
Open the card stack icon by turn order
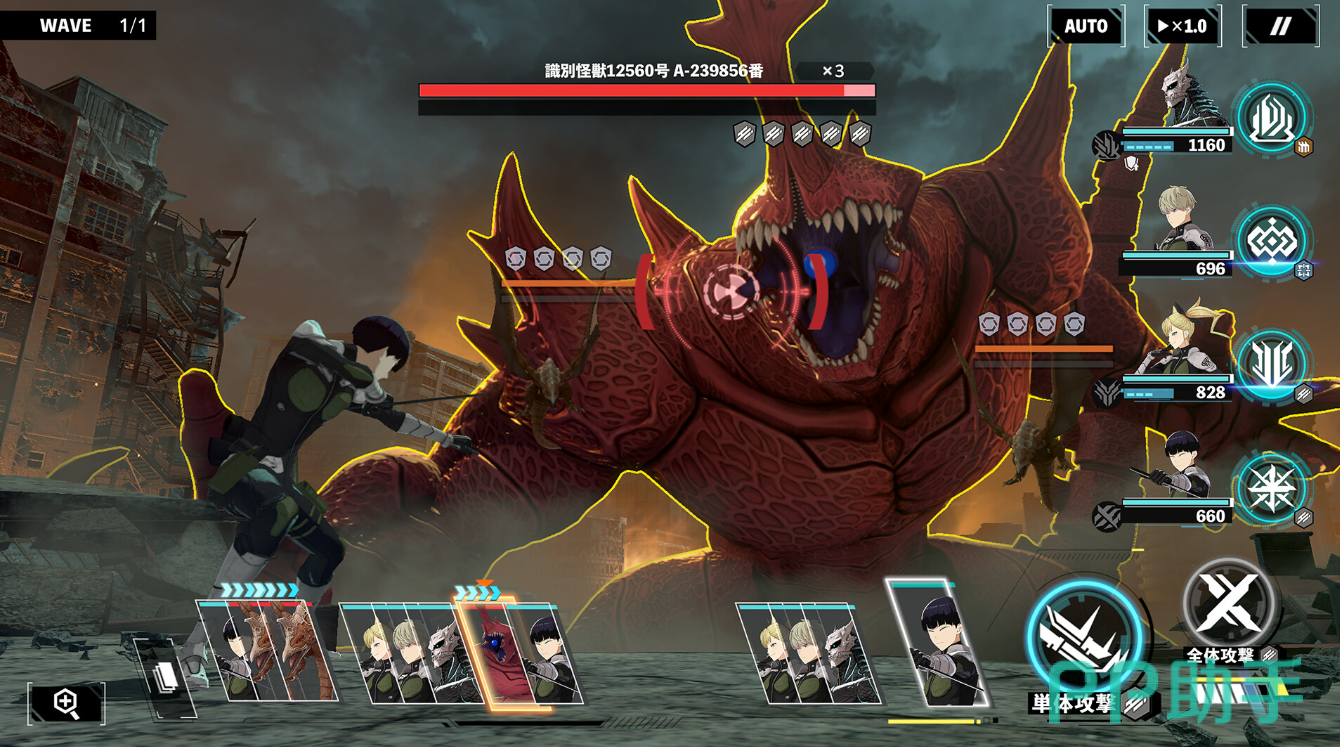(x=164, y=677)
